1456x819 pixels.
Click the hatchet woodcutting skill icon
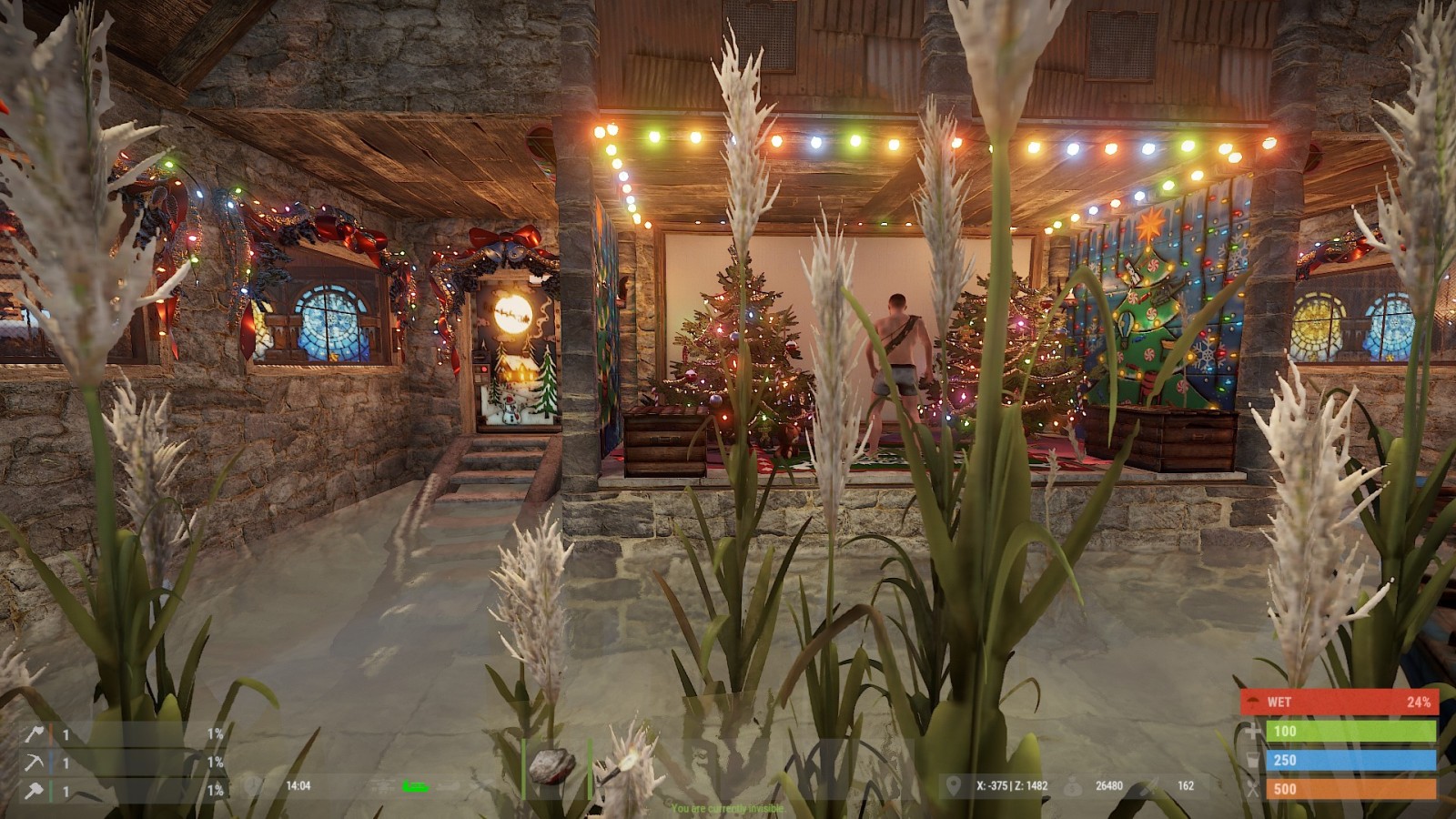click(x=35, y=733)
